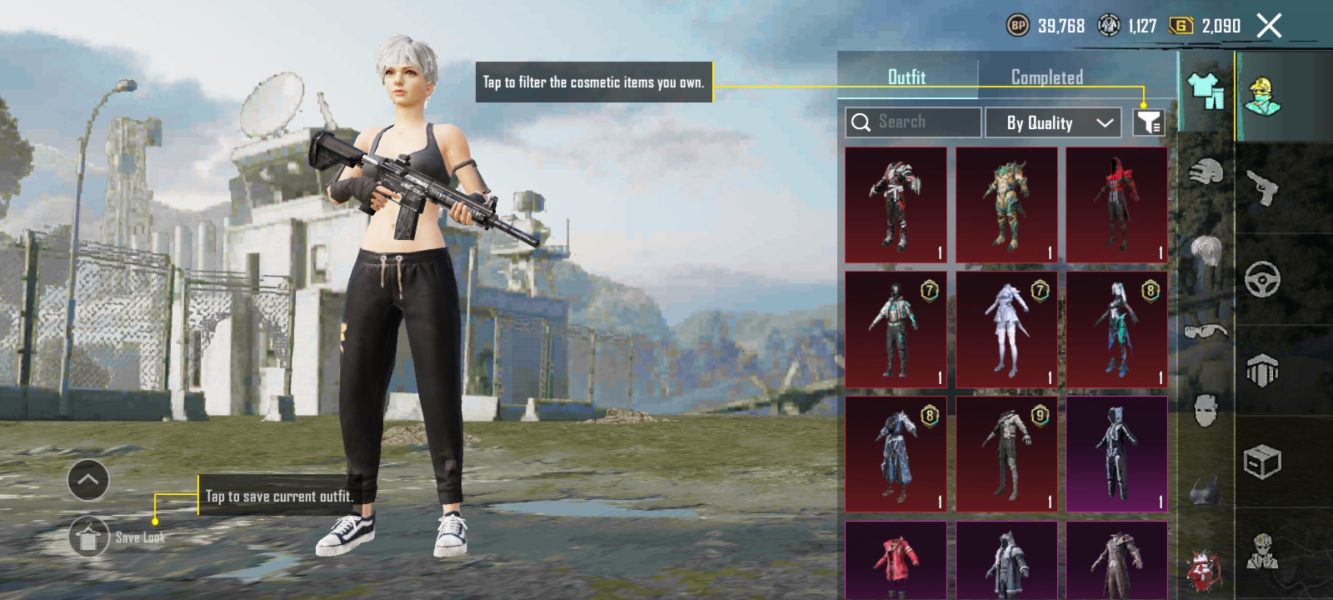Open the By Quality sort dropdown
This screenshot has width=1333, height=600.
[1052, 123]
